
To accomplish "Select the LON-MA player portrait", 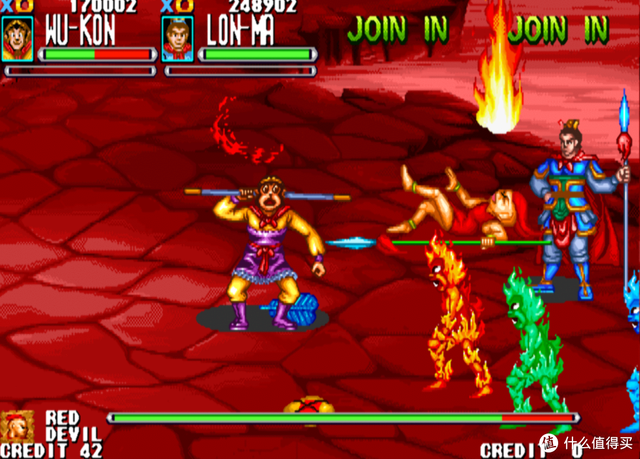I will point(178,39).
